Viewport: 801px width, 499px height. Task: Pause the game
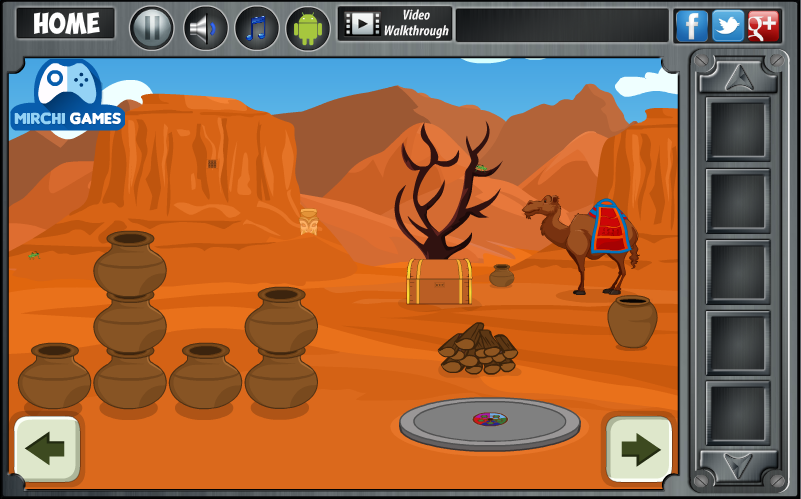pos(152,27)
